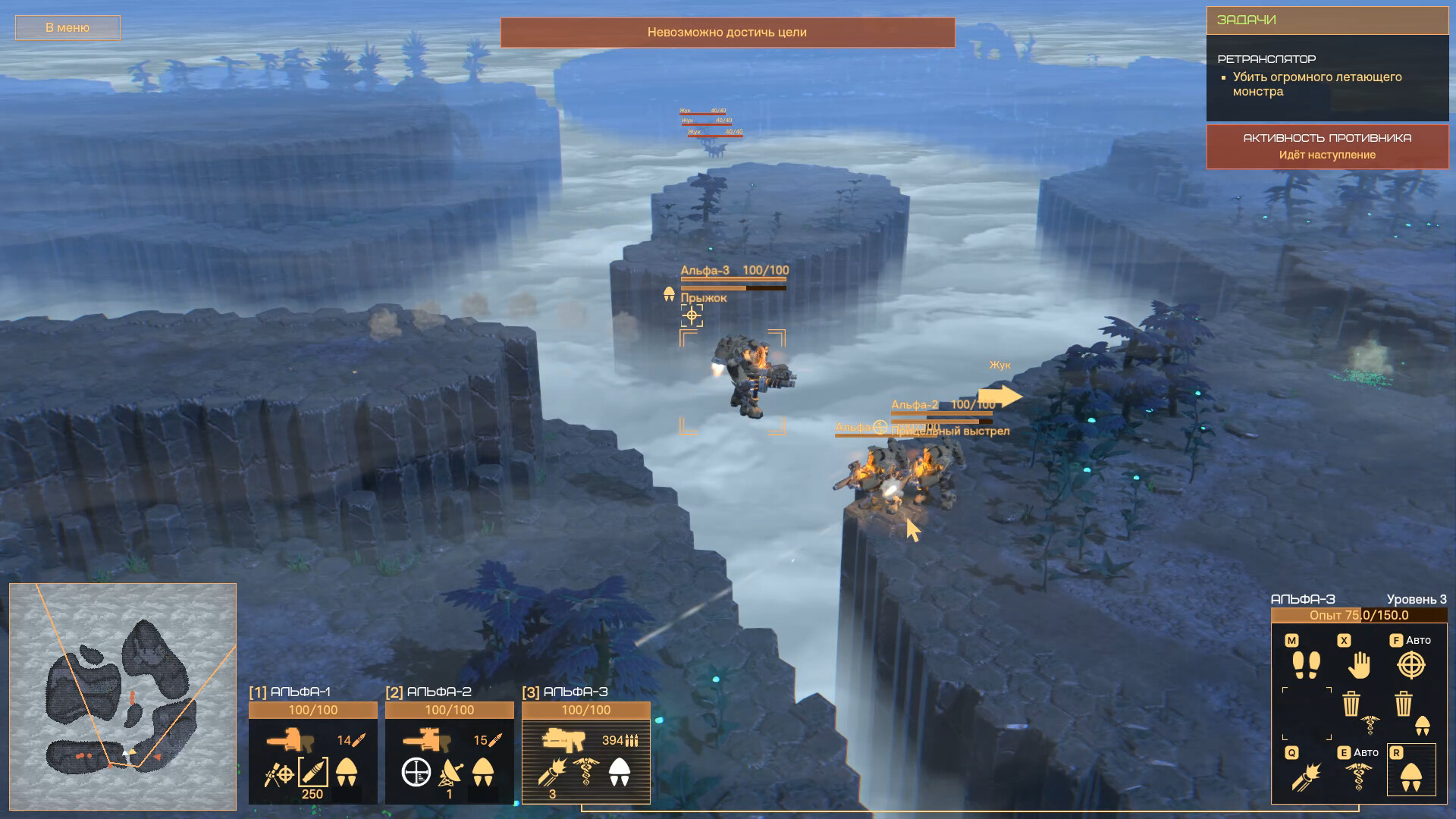Select the artillery shell ability showing 250 ammo

(x=312, y=773)
